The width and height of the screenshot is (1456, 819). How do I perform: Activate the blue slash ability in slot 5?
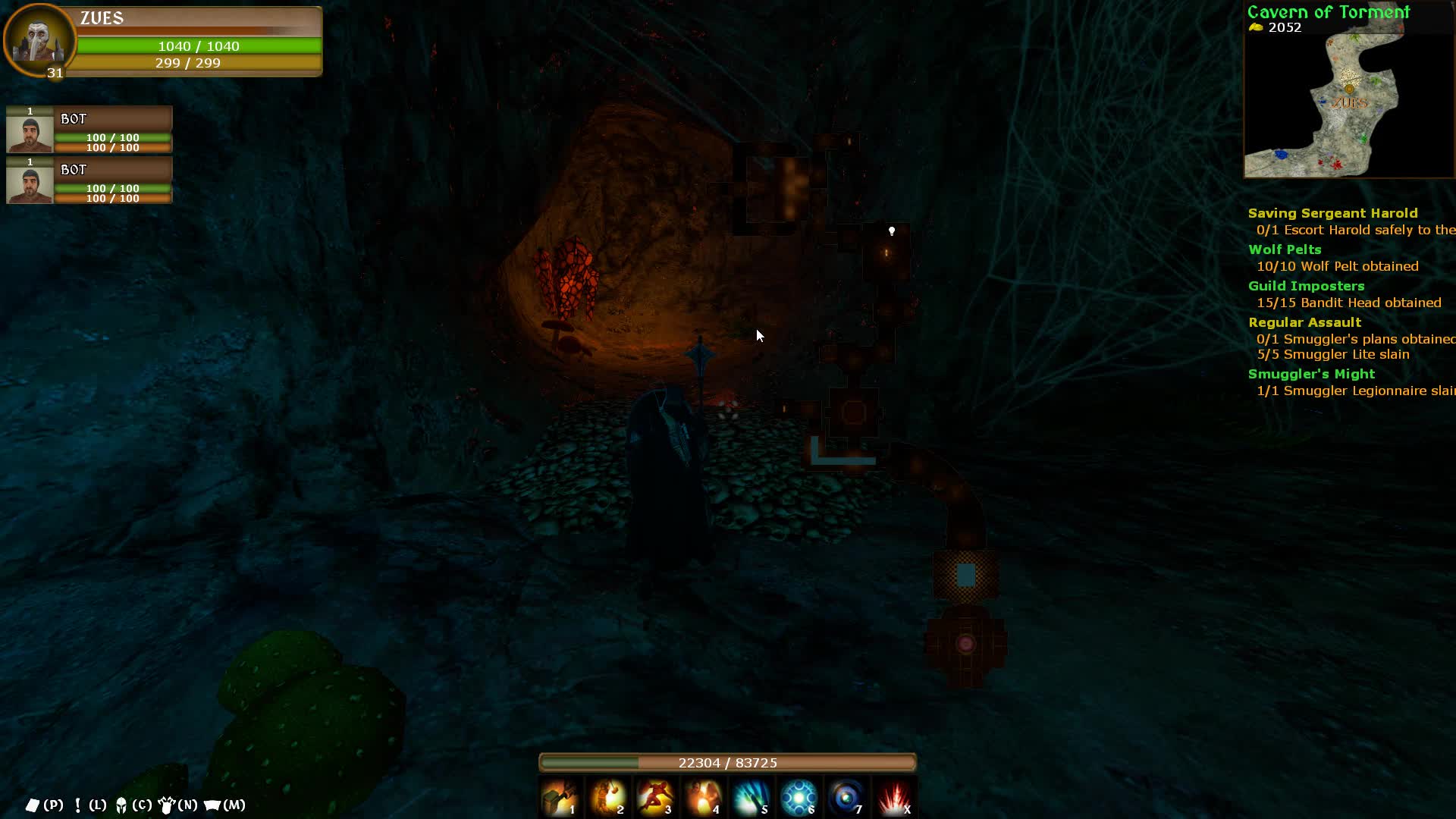(x=752, y=798)
